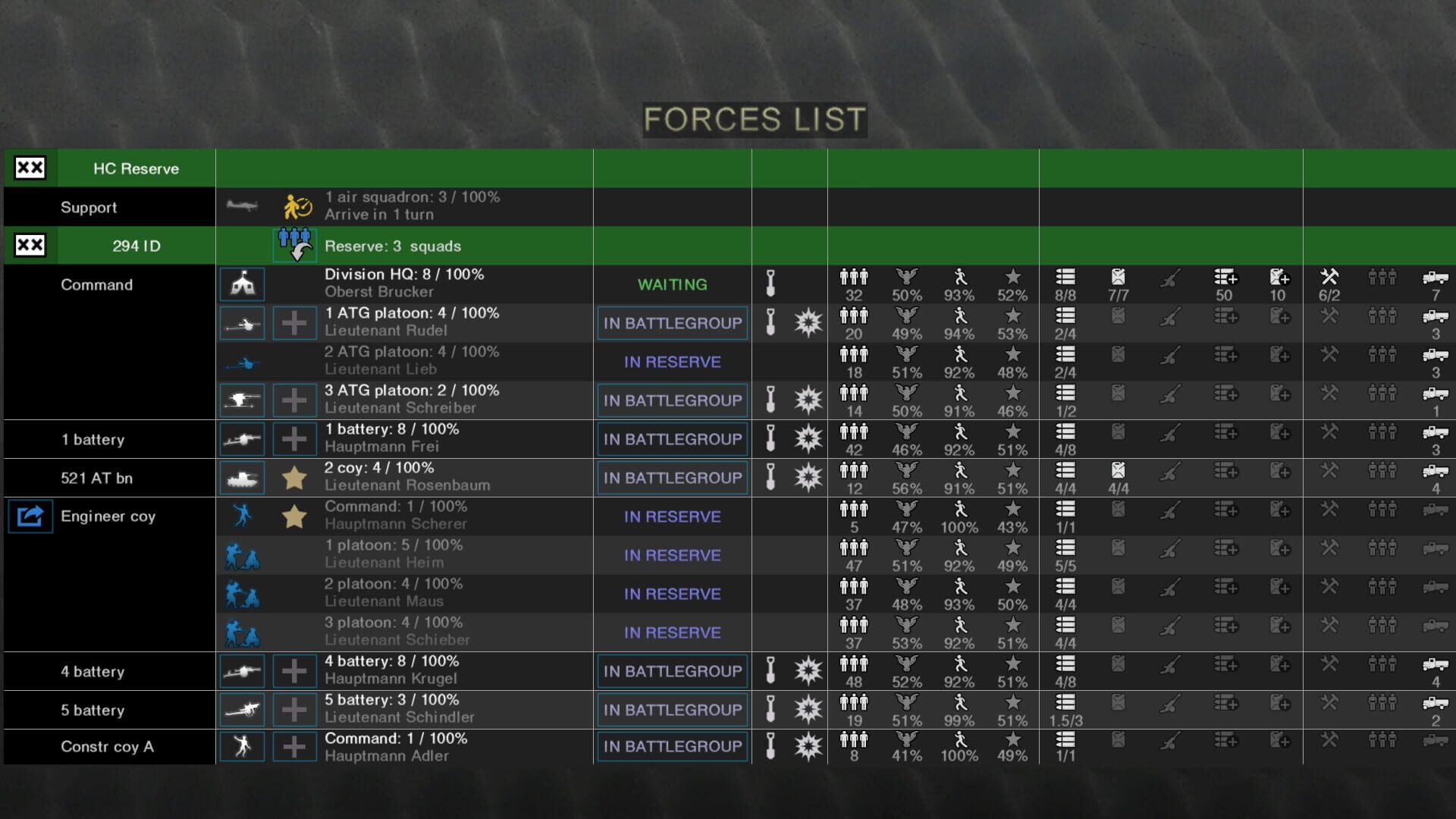Image resolution: width=1456 pixels, height=819 pixels.
Task: Expand the plus control beside Hauptmann Adler's Command
Action: [x=294, y=746]
